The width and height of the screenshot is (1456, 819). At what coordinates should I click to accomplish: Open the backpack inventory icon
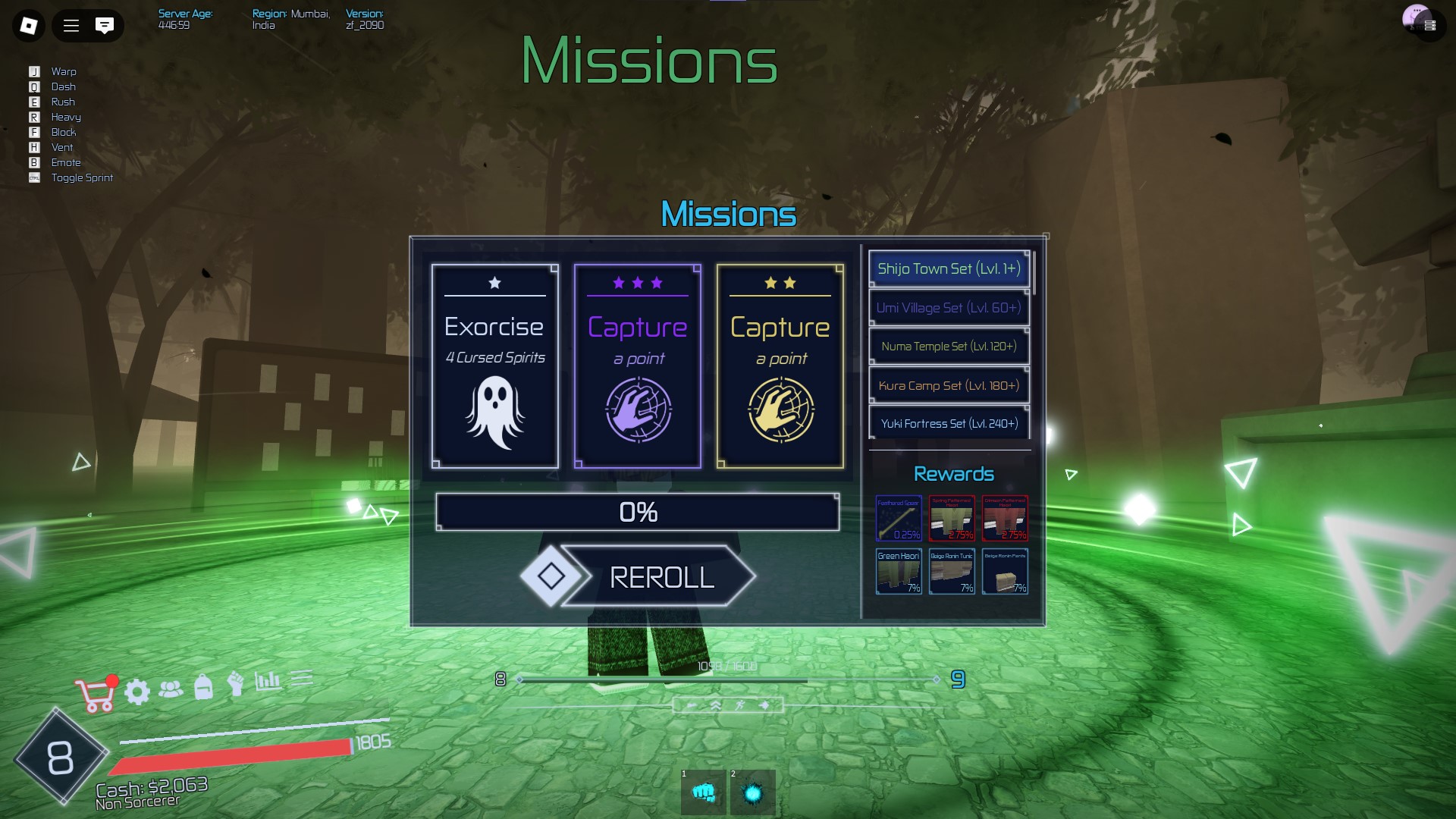(203, 687)
